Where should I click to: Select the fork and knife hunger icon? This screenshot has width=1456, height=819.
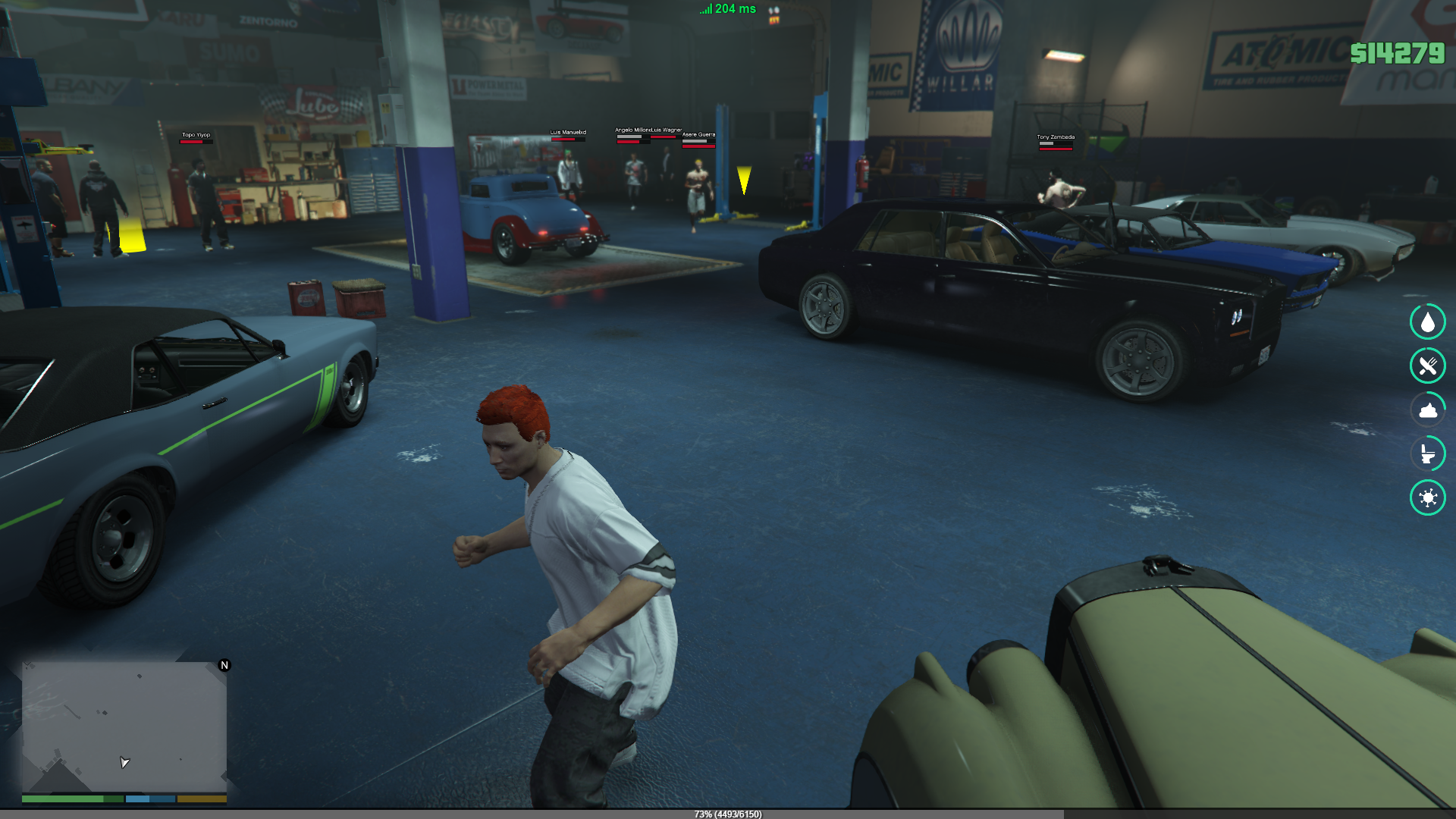(1427, 366)
